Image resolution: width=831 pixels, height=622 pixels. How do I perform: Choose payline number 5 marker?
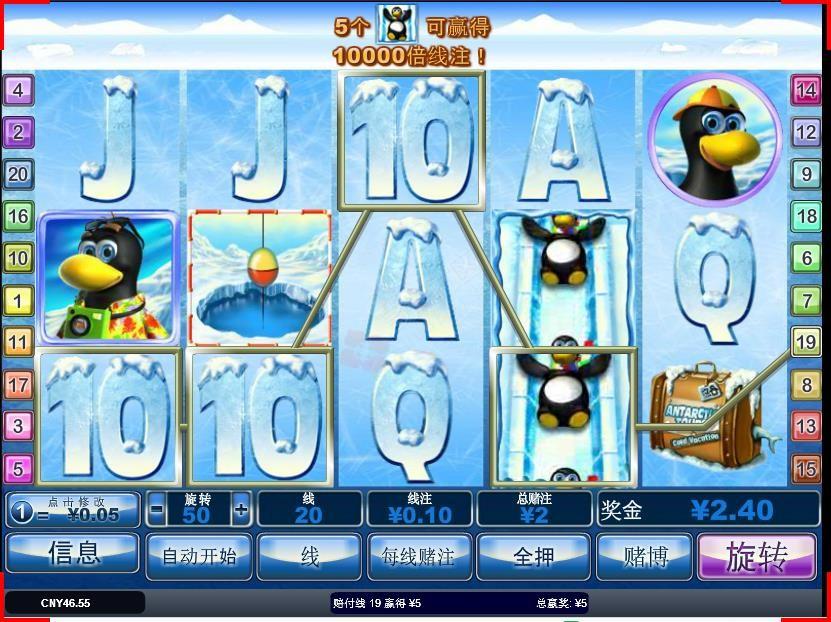[x=18, y=468]
